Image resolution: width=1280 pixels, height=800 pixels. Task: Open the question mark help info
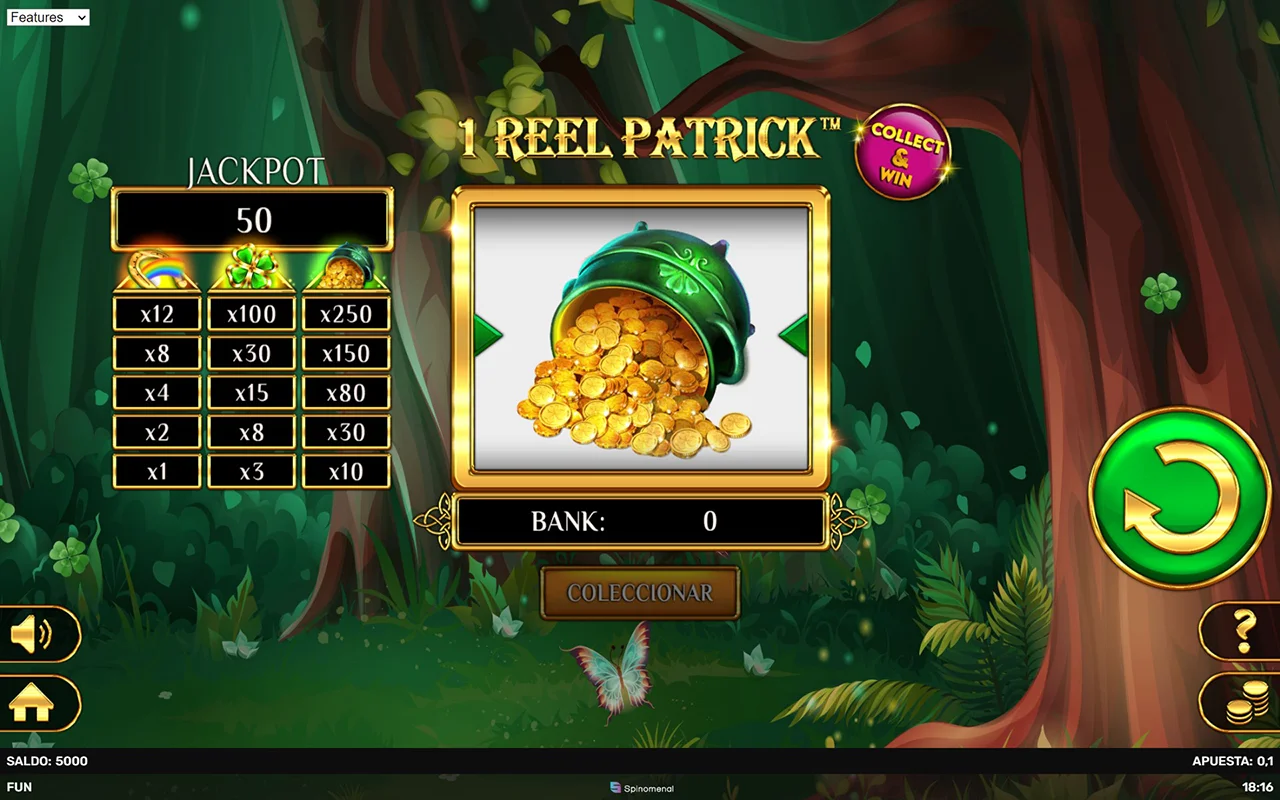(1243, 630)
